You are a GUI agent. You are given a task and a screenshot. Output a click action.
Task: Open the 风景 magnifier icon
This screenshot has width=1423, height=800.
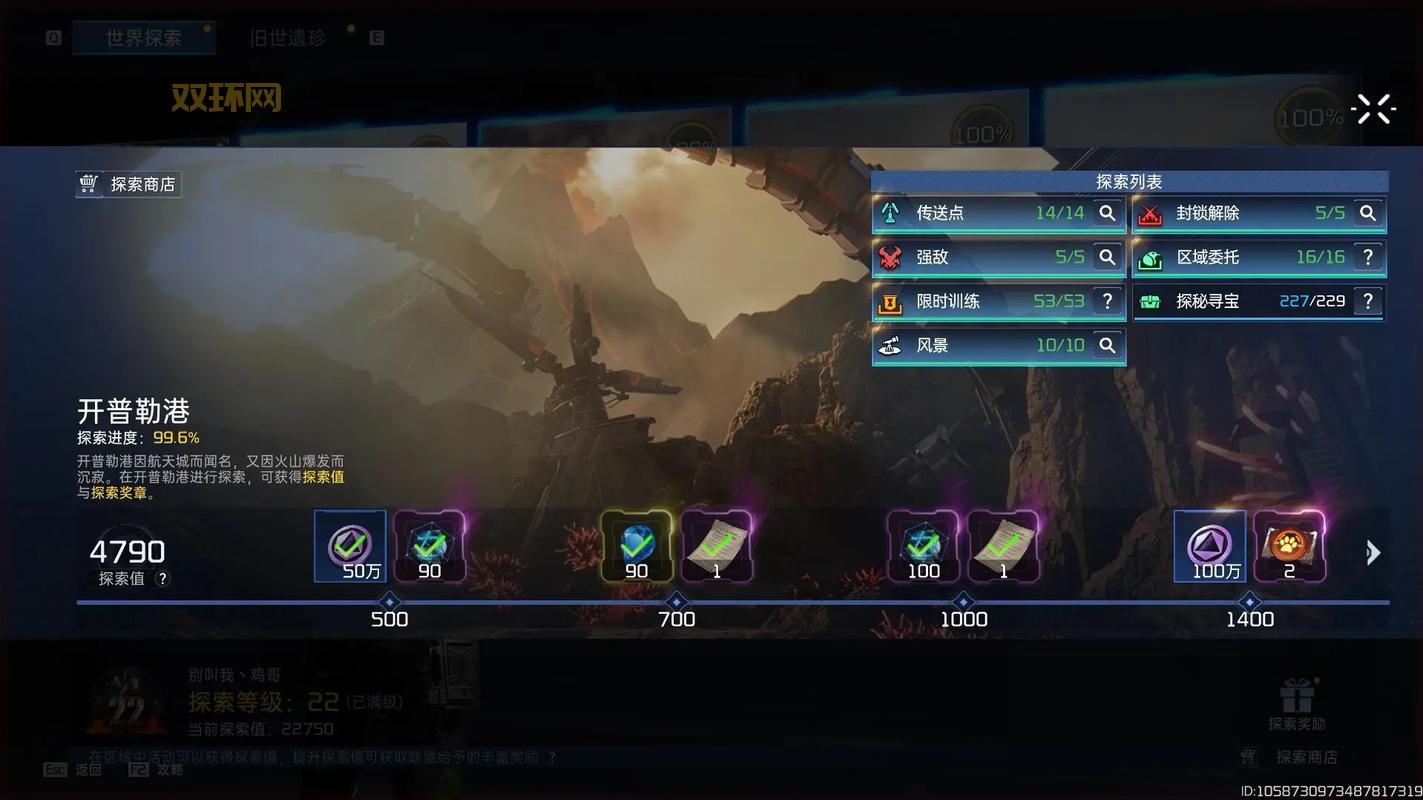click(x=1106, y=345)
